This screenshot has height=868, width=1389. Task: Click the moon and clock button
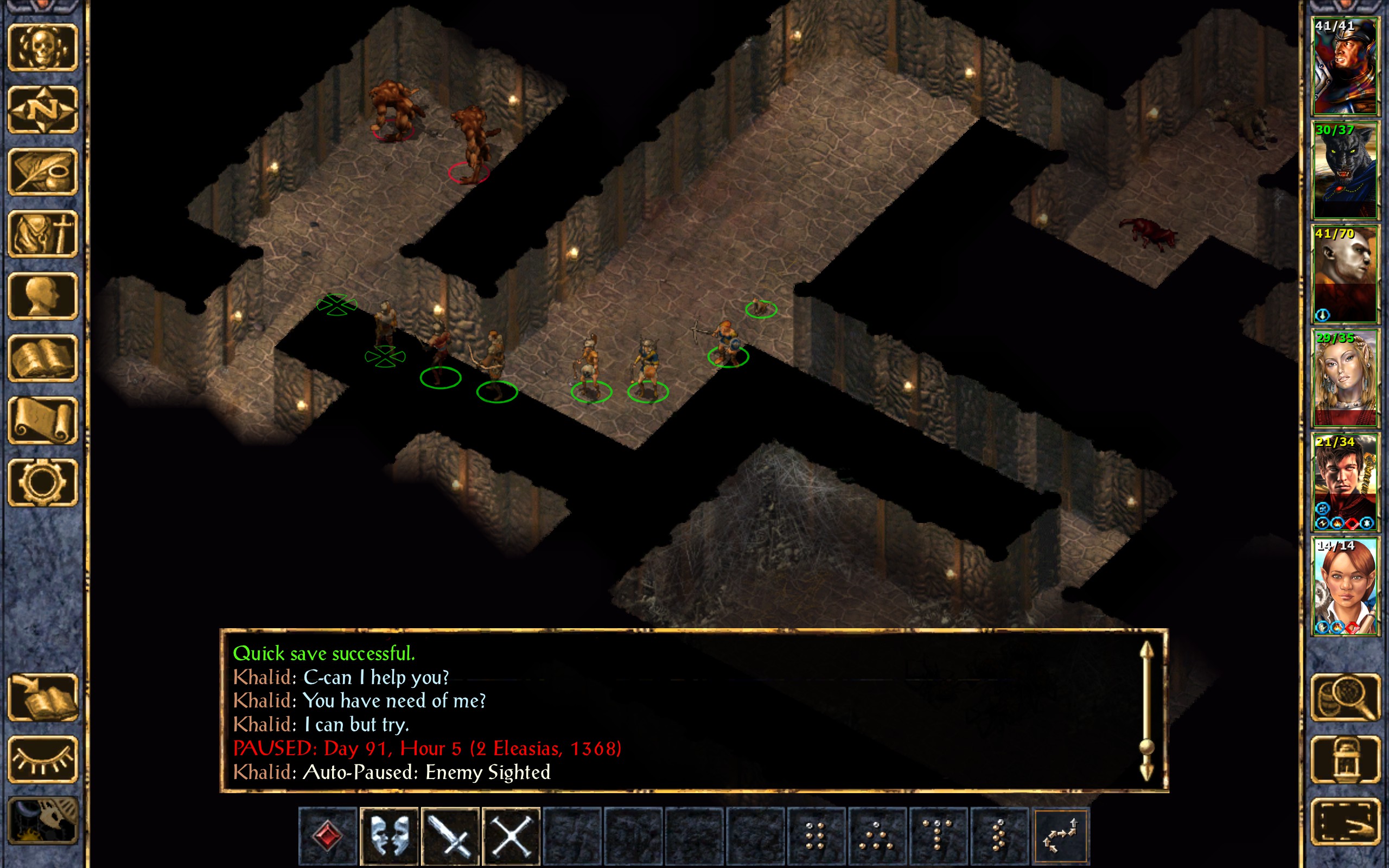coord(42,821)
